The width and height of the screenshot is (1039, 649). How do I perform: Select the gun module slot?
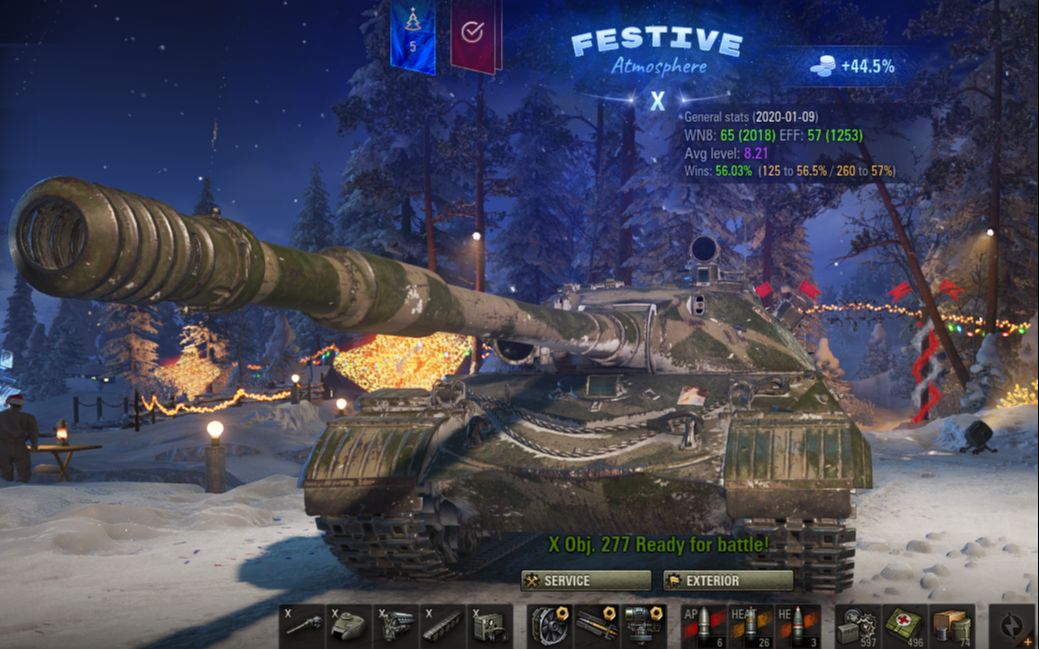point(302,626)
